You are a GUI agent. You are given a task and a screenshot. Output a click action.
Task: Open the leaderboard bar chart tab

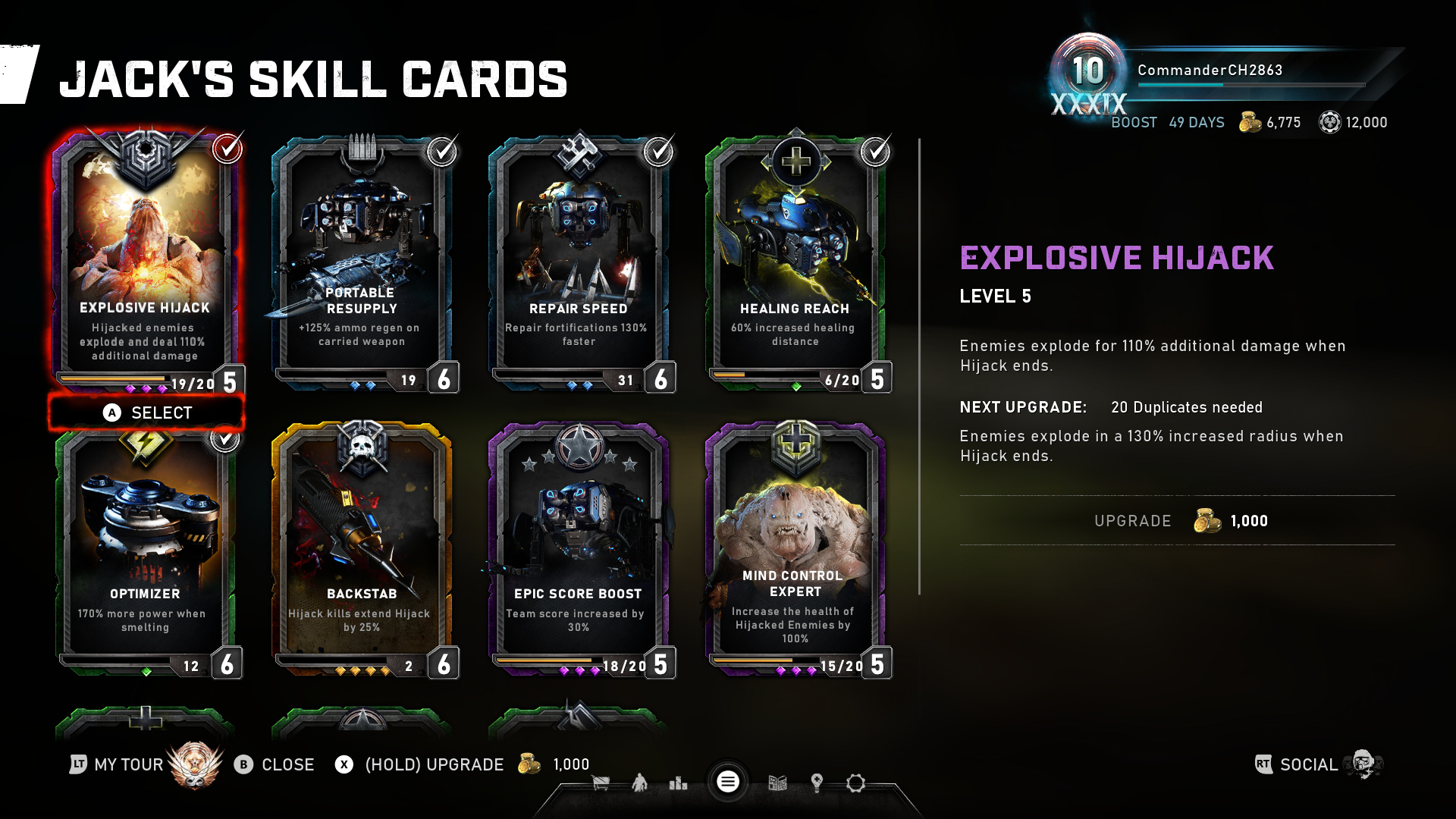coord(678,783)
